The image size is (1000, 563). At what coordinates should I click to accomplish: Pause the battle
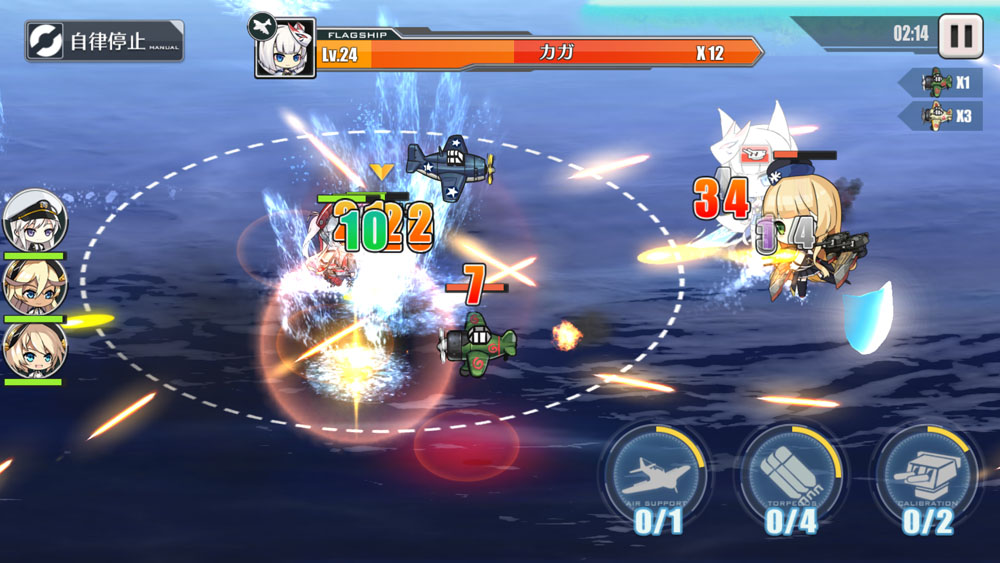point(960,35)
